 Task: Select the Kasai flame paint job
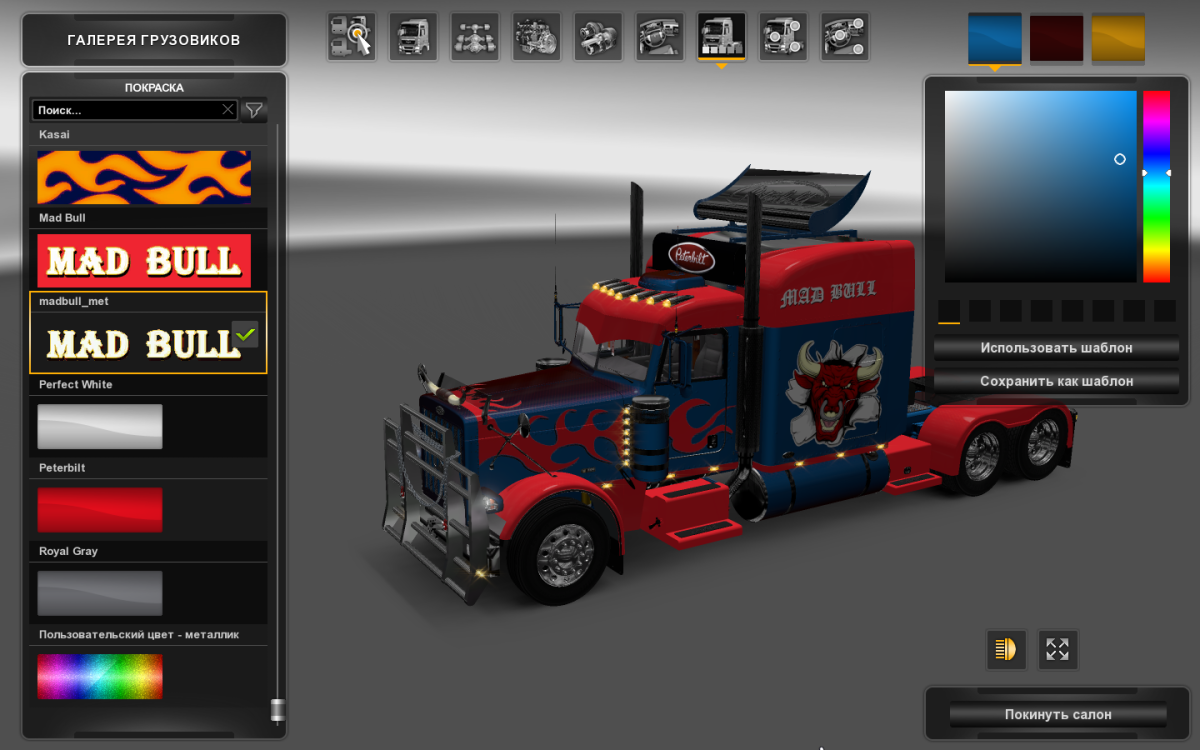[144, 177]
